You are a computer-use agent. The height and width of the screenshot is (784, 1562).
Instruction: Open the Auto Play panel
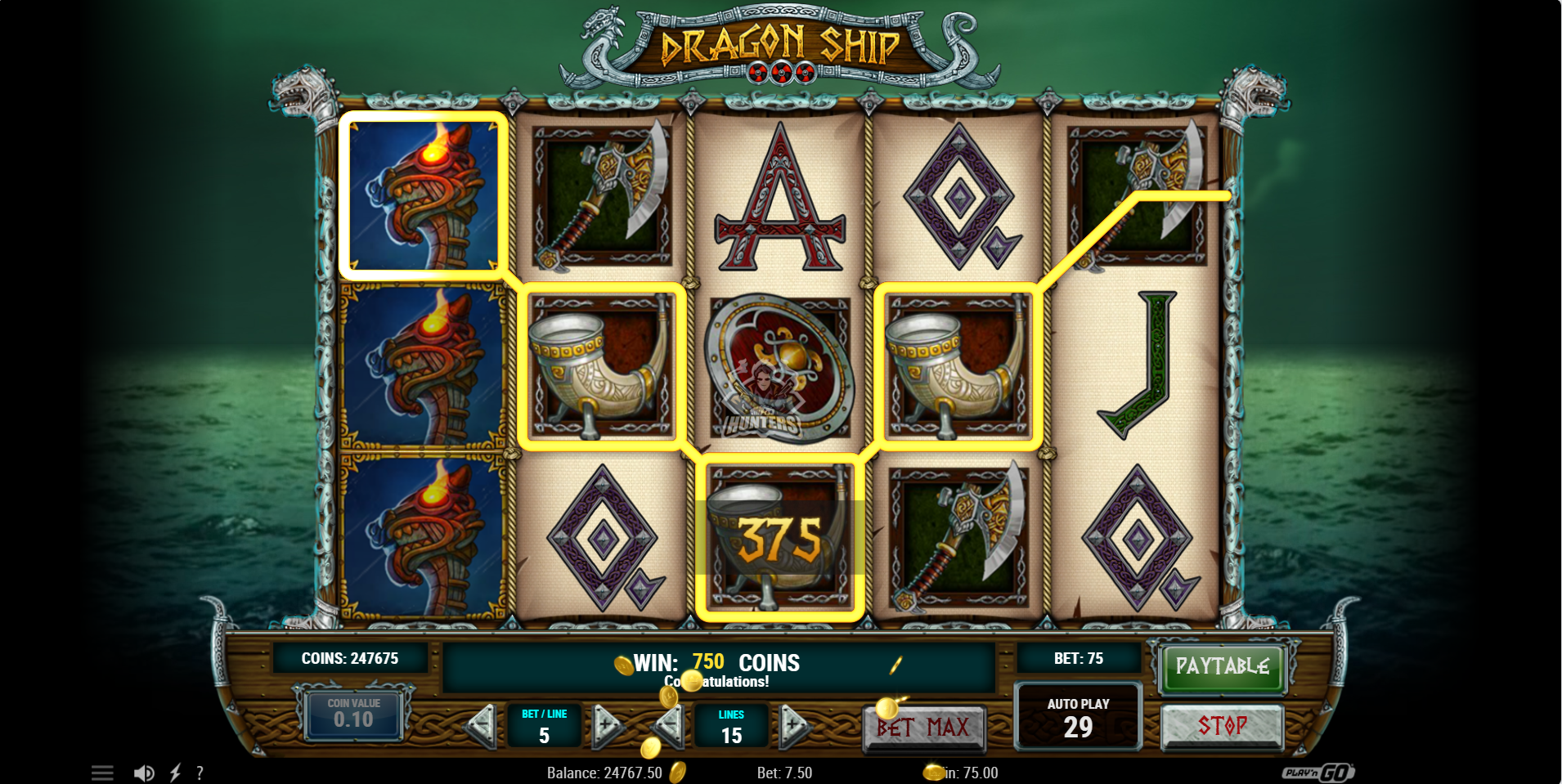point(1078,717)
